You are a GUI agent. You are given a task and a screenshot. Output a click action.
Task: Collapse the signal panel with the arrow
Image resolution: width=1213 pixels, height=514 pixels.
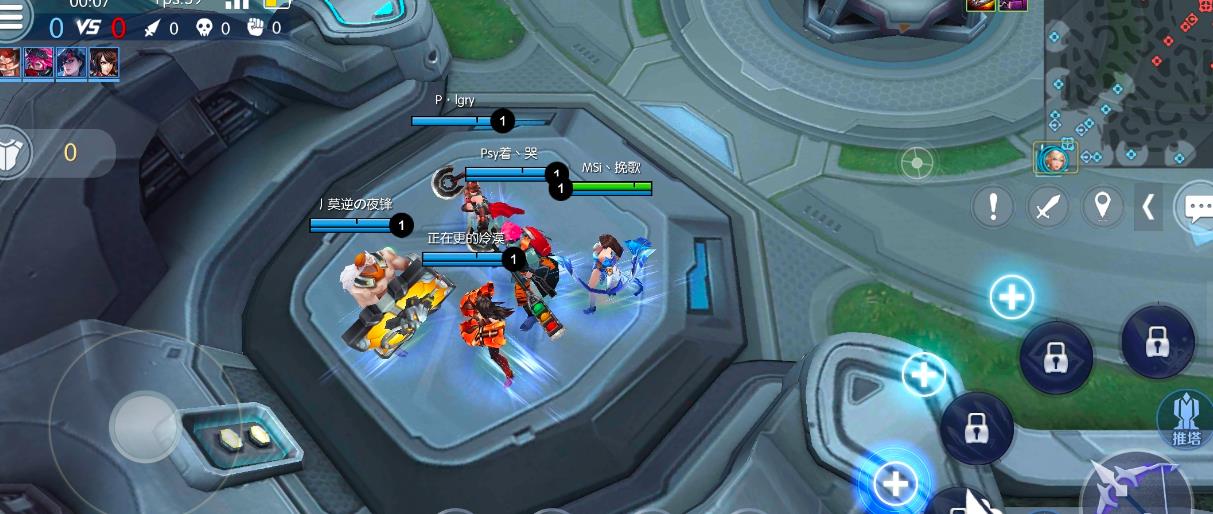click(1148, 207)
